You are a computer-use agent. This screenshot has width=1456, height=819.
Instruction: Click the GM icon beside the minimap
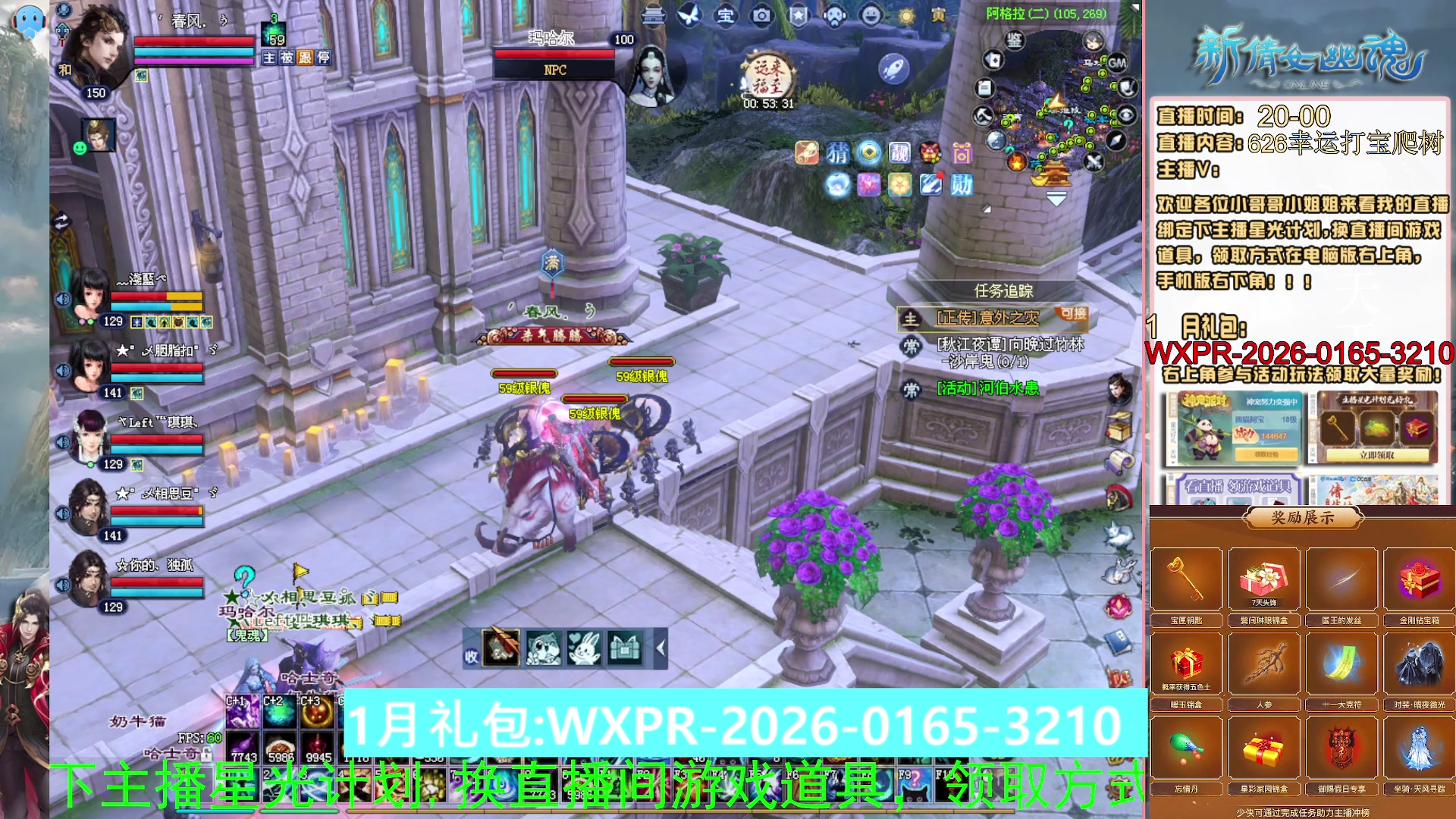click(x=1117, y=63)
